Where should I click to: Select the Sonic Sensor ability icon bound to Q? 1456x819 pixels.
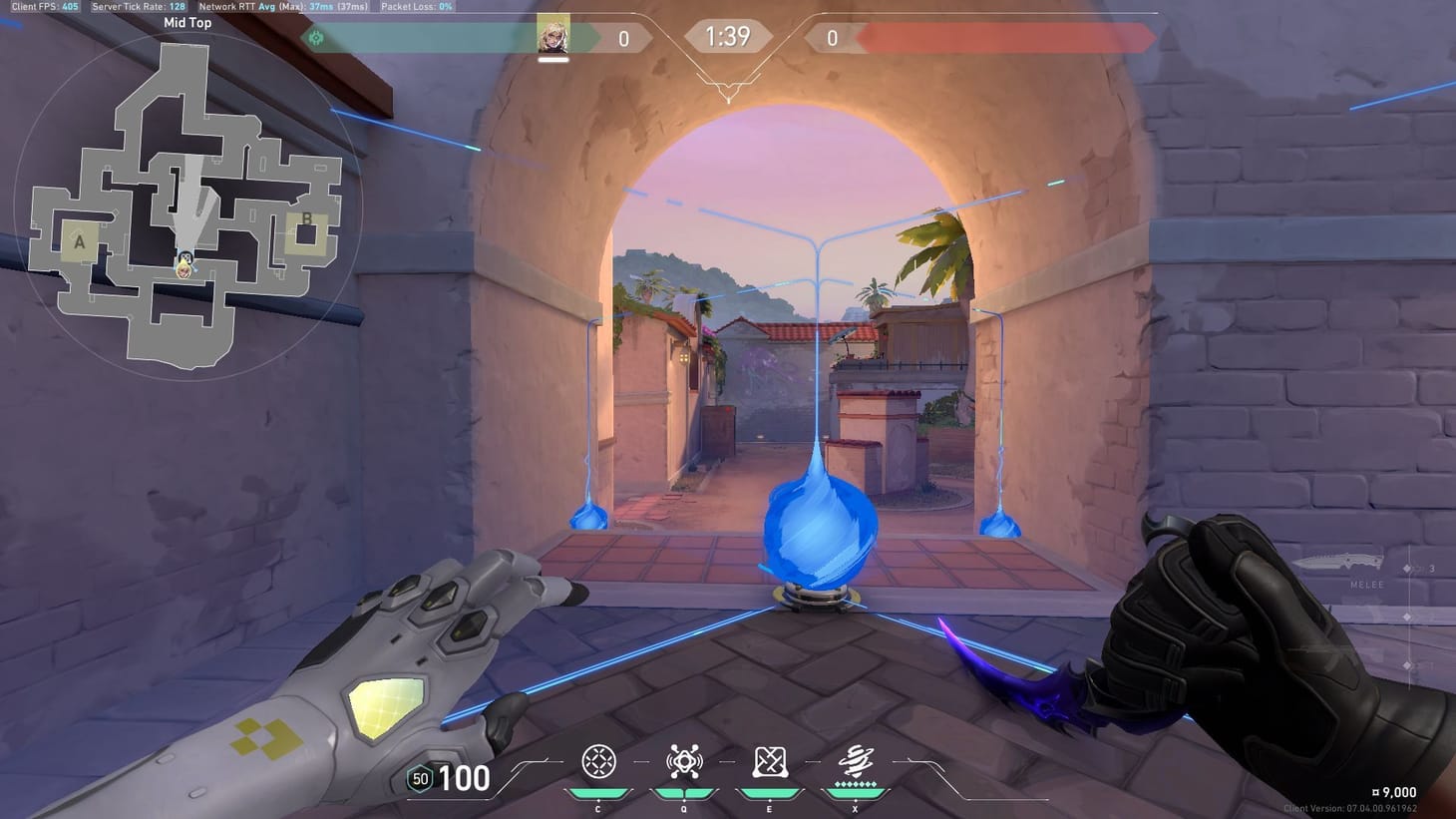point(683,762)
